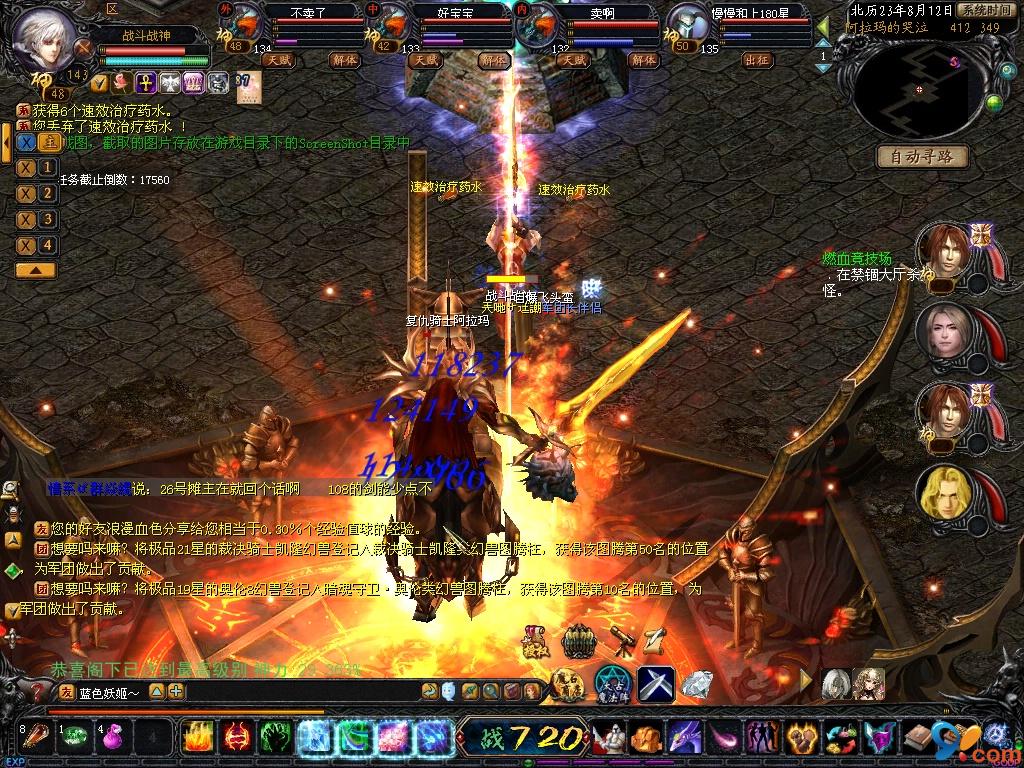Select the 魔法阵 pentagram icon
Image resolution: width=1024 pixels, height=768 pixels.
(611, 684)
